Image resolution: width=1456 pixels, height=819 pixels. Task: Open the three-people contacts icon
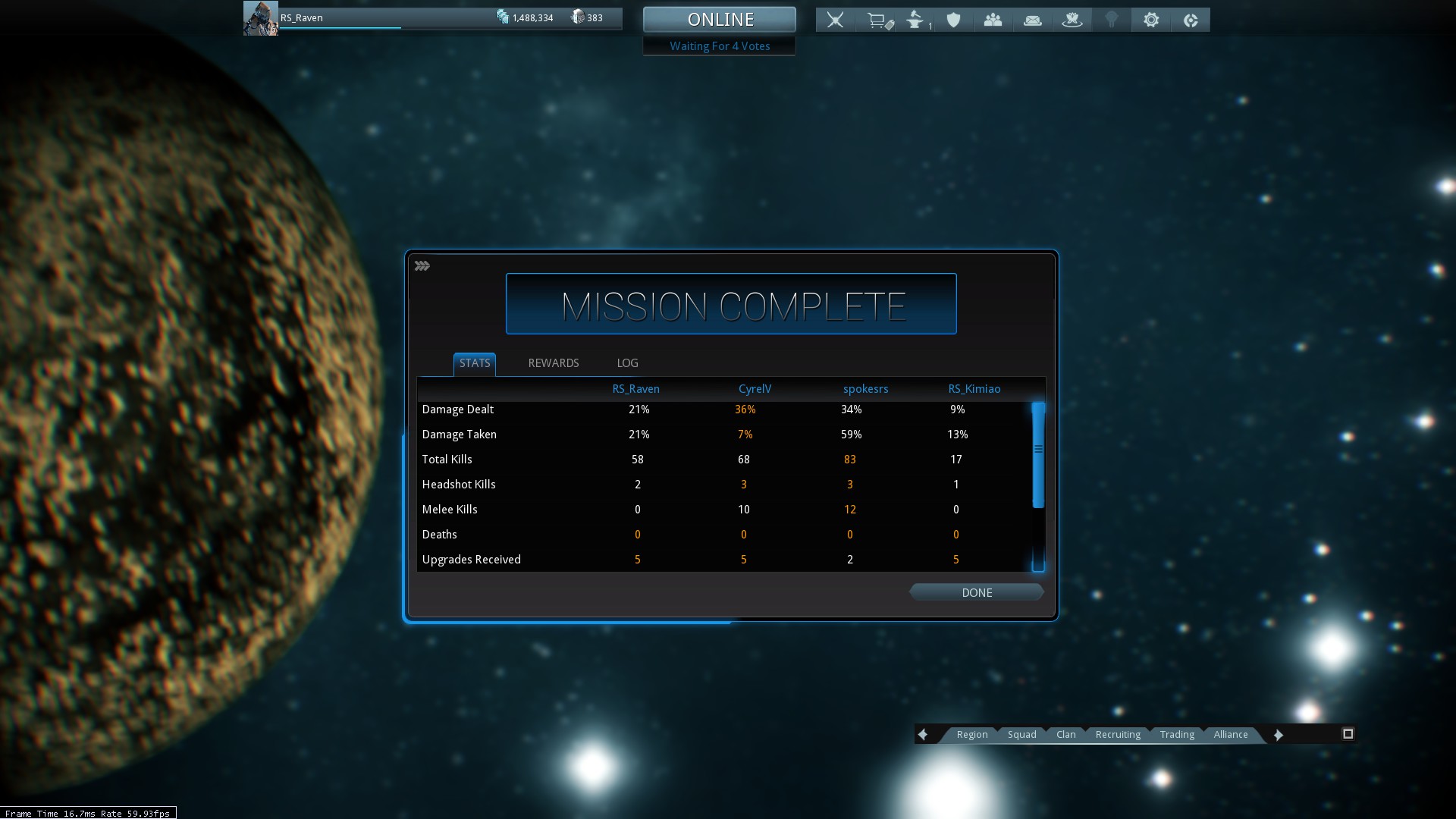pos(993,20)
